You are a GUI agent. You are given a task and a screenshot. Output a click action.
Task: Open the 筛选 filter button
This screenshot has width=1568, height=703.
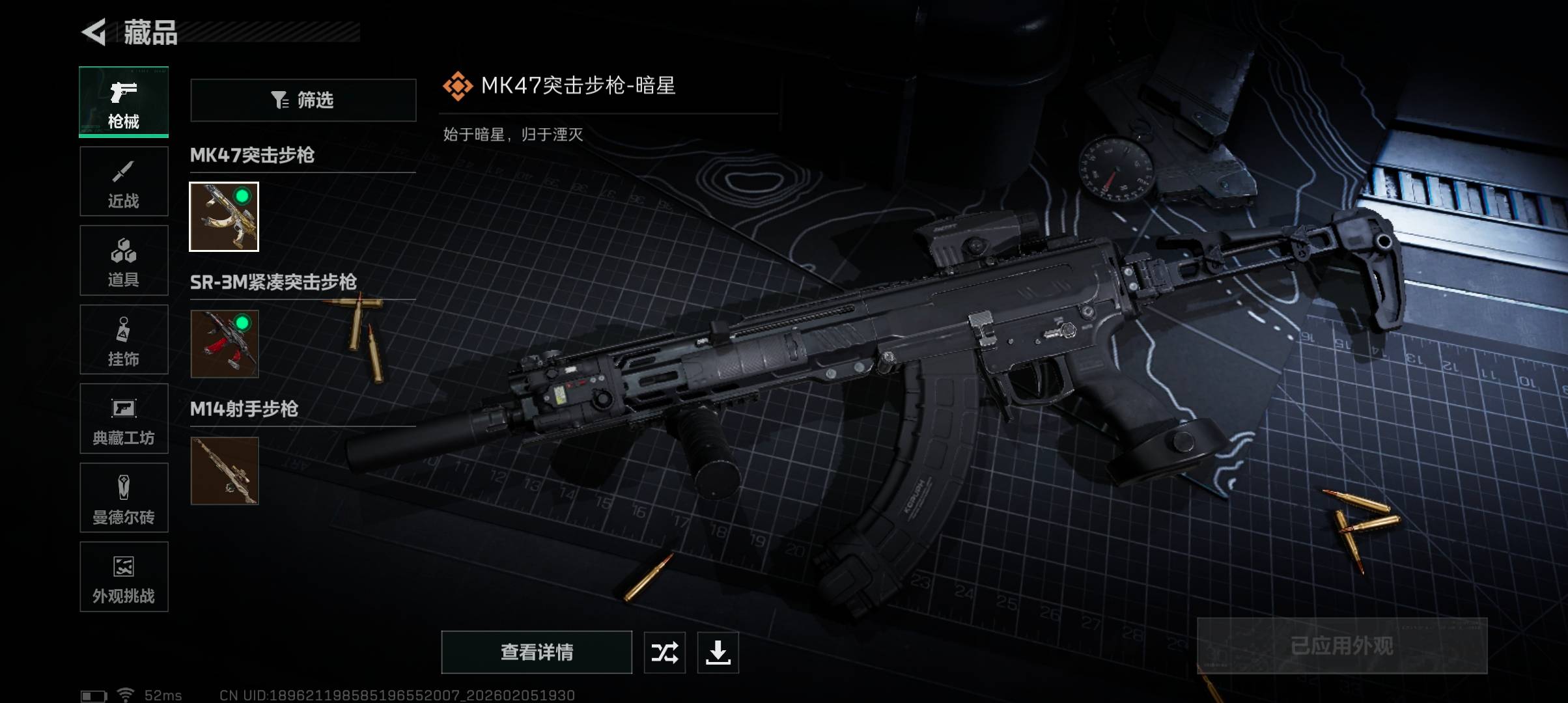pyautogui.click(x=303, y=100)
